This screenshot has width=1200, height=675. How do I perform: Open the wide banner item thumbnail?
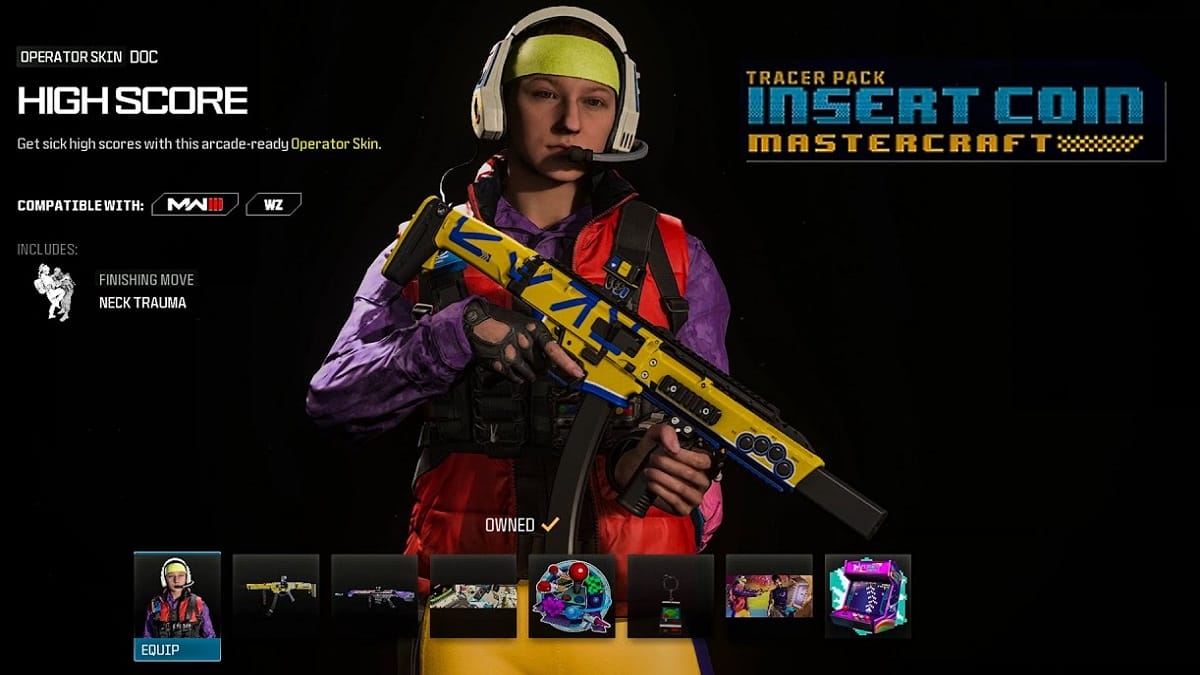pos(473,596)
